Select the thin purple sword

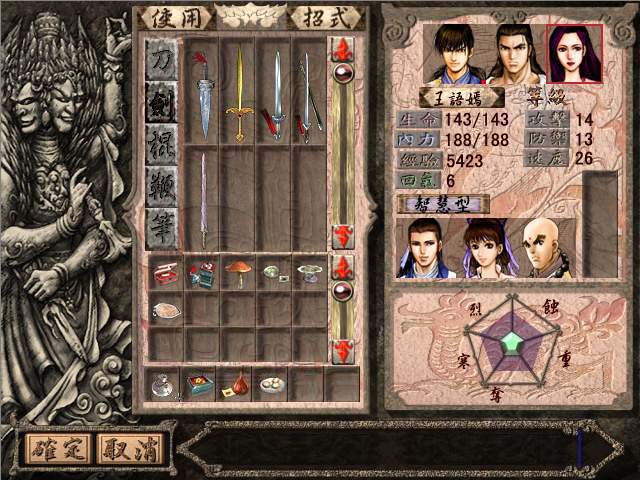pos(203,198)
